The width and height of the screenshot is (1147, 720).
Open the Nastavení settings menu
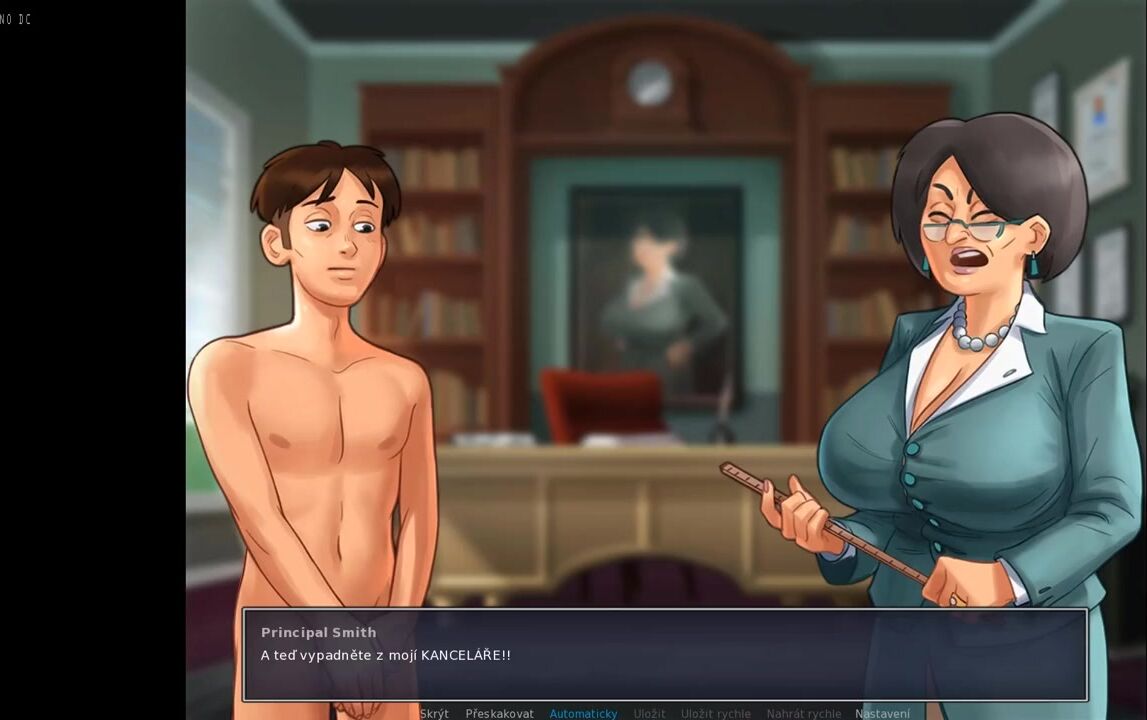[882, 713]
